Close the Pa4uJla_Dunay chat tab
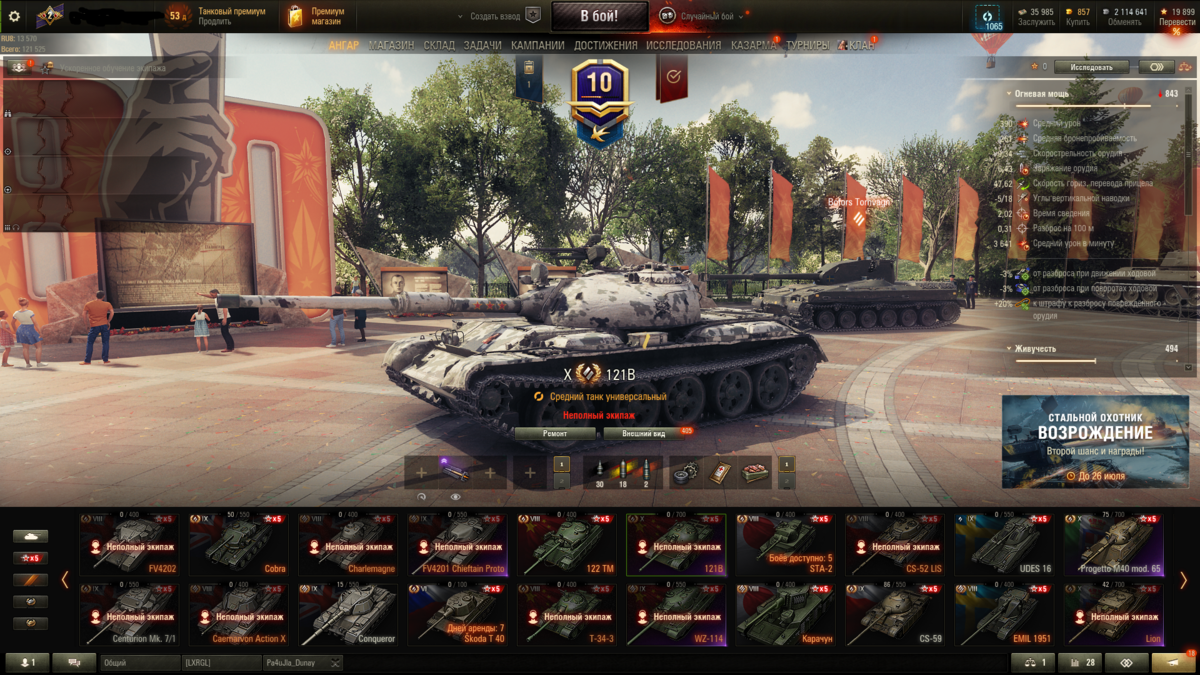The image size is (1200, 675). tap(335, 663)
